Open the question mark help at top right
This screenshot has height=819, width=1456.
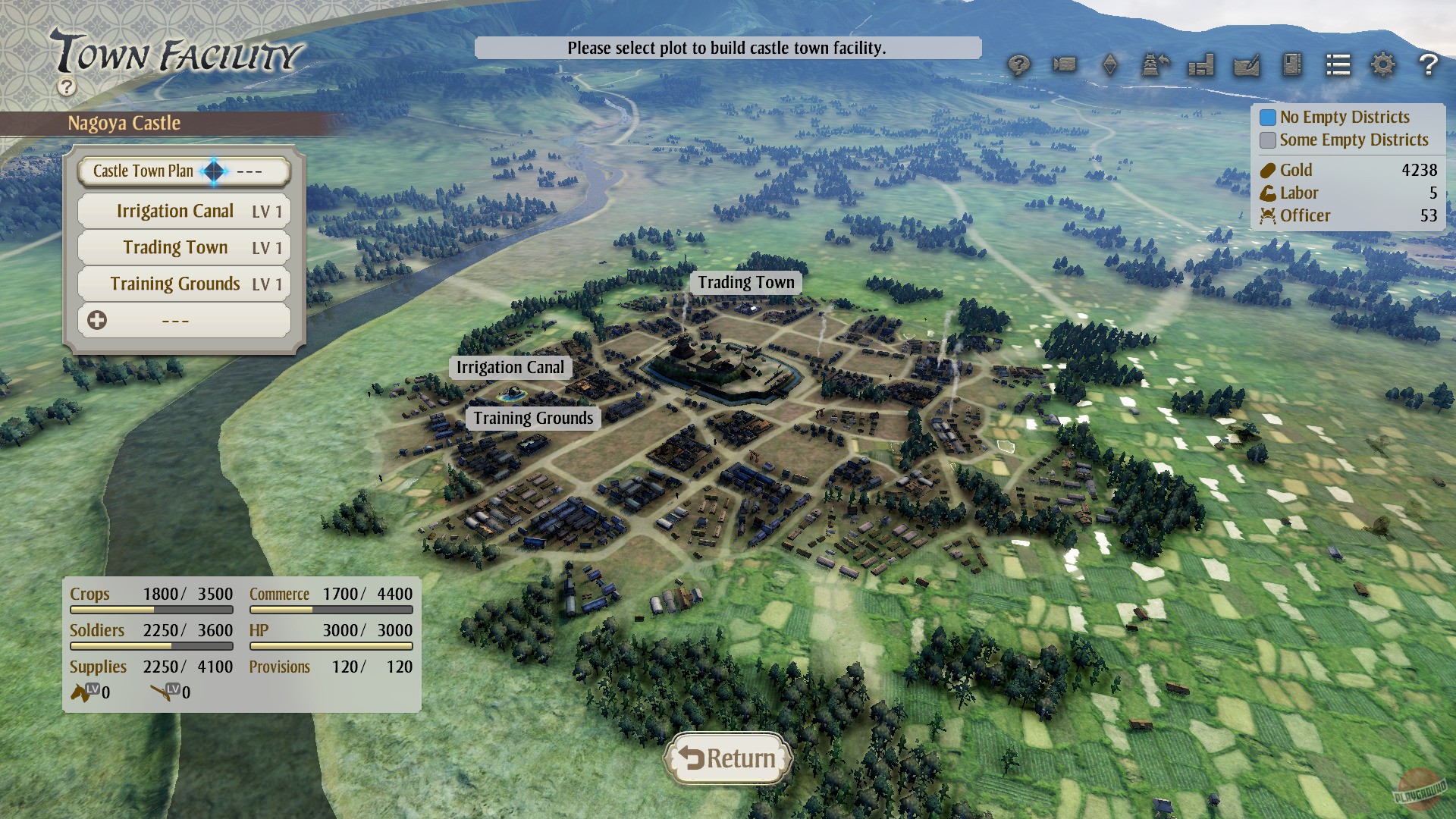point(1429,65)
